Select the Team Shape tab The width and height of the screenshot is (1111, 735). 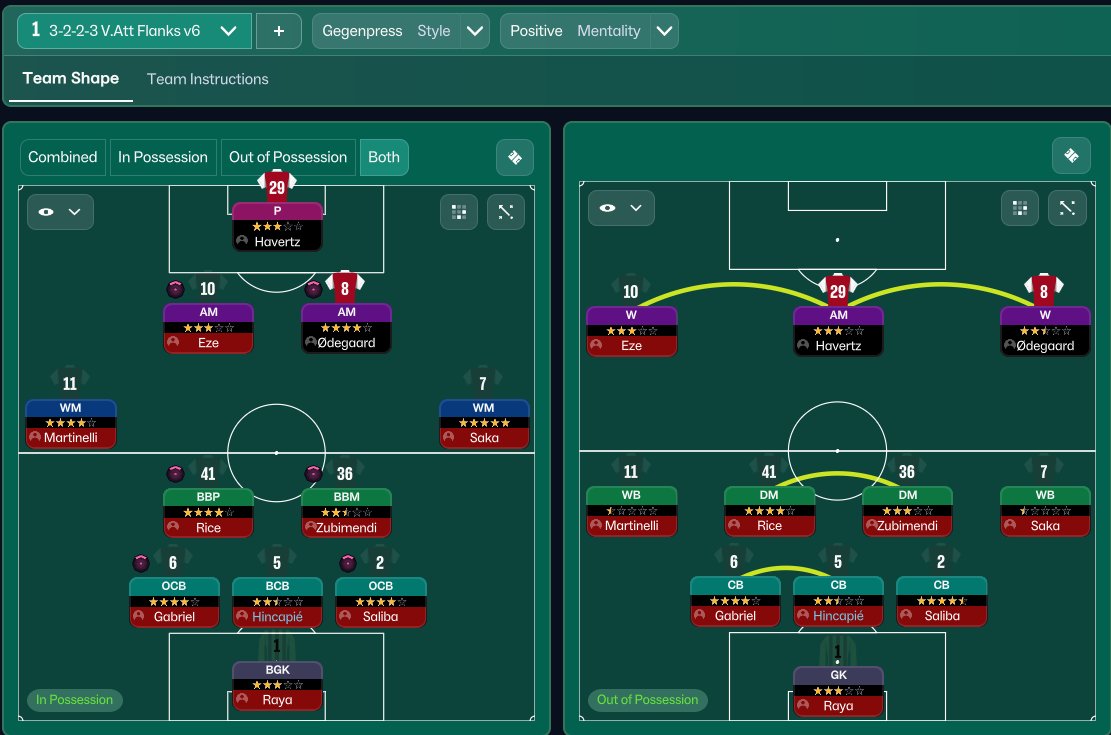click(70, 78)
